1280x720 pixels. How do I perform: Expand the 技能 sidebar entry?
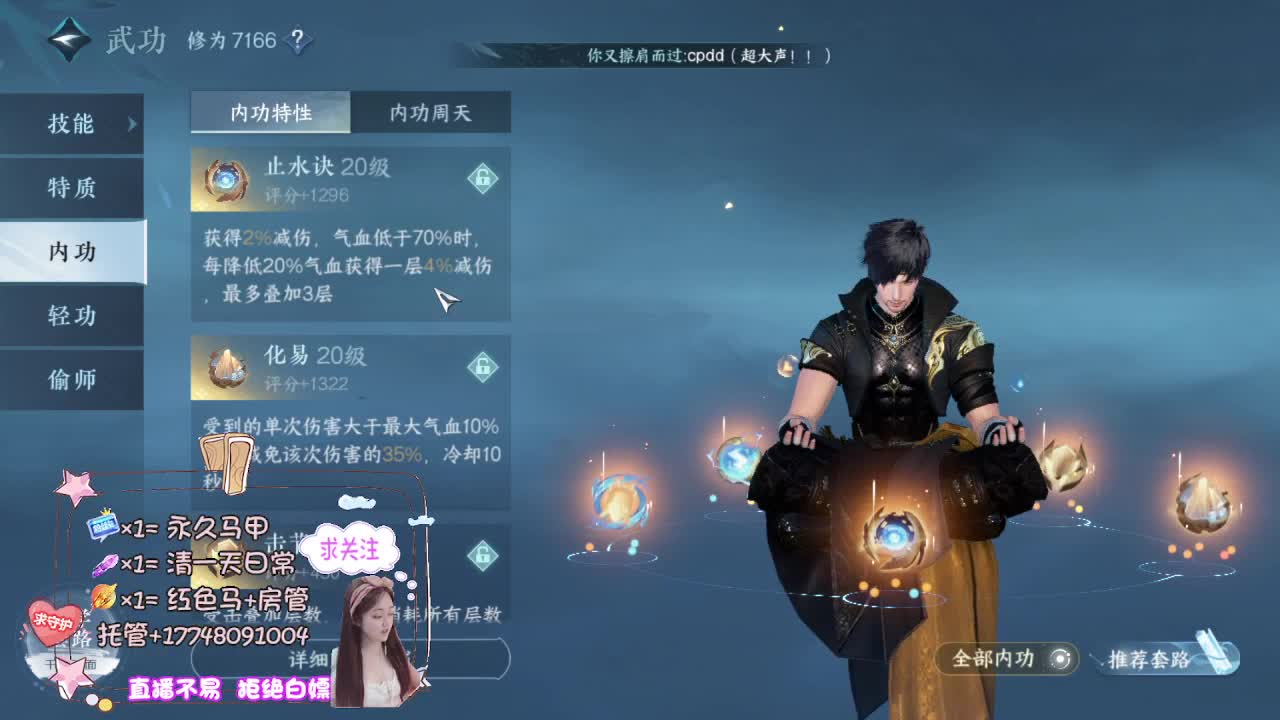click(x=72, y=123)
